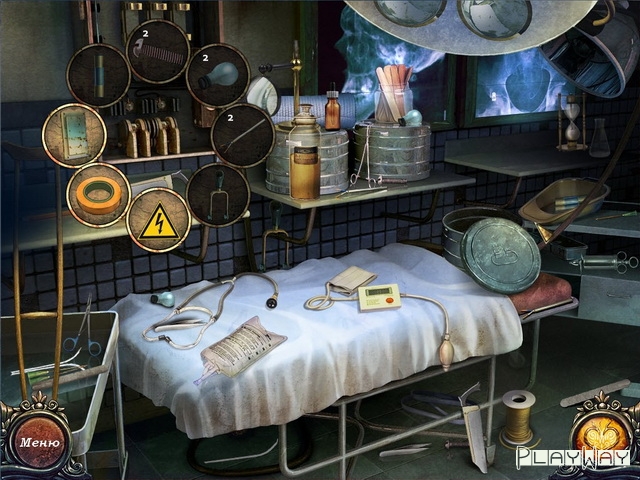Select the light bulb item bubble
Image resolution: width=640 pixels, height=480 pixels.
click(218, 74)
